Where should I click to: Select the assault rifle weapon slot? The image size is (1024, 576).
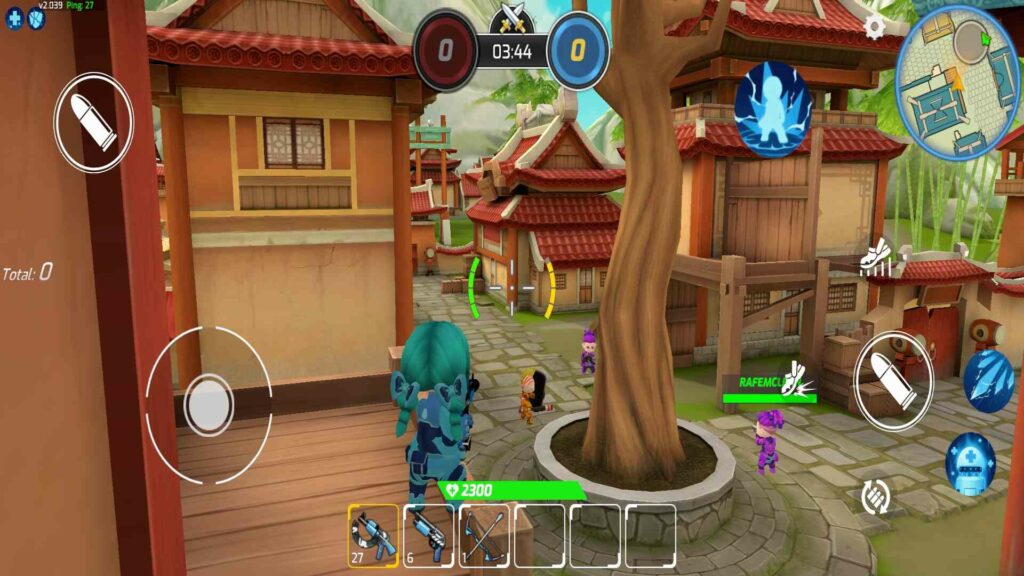373,535
